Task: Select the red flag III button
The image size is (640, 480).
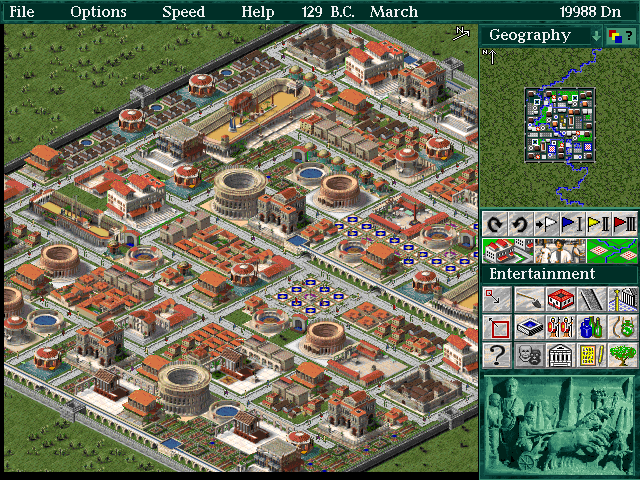Action: (623, 223)
